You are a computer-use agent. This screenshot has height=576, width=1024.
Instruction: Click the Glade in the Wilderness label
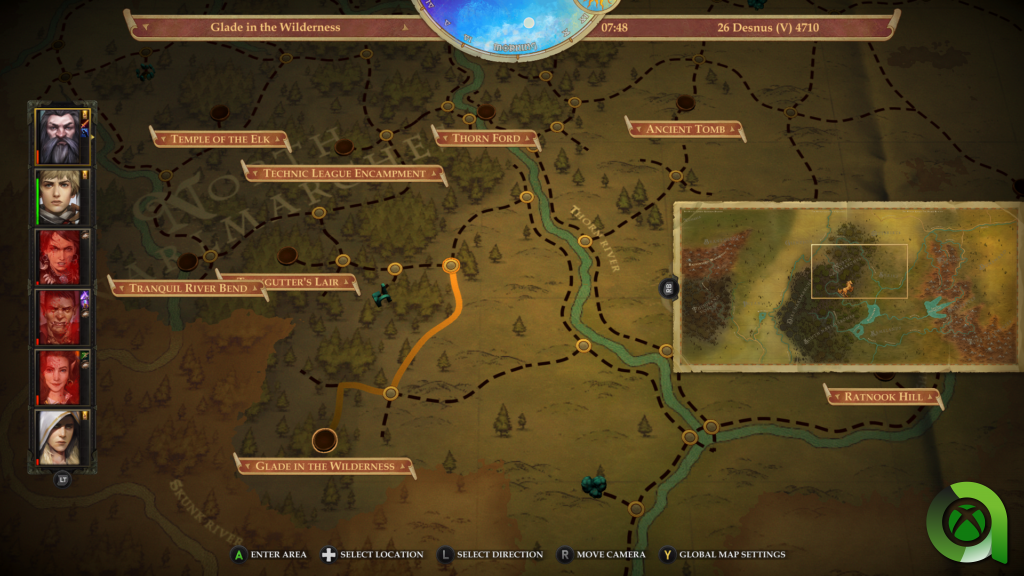pos(324,466)
